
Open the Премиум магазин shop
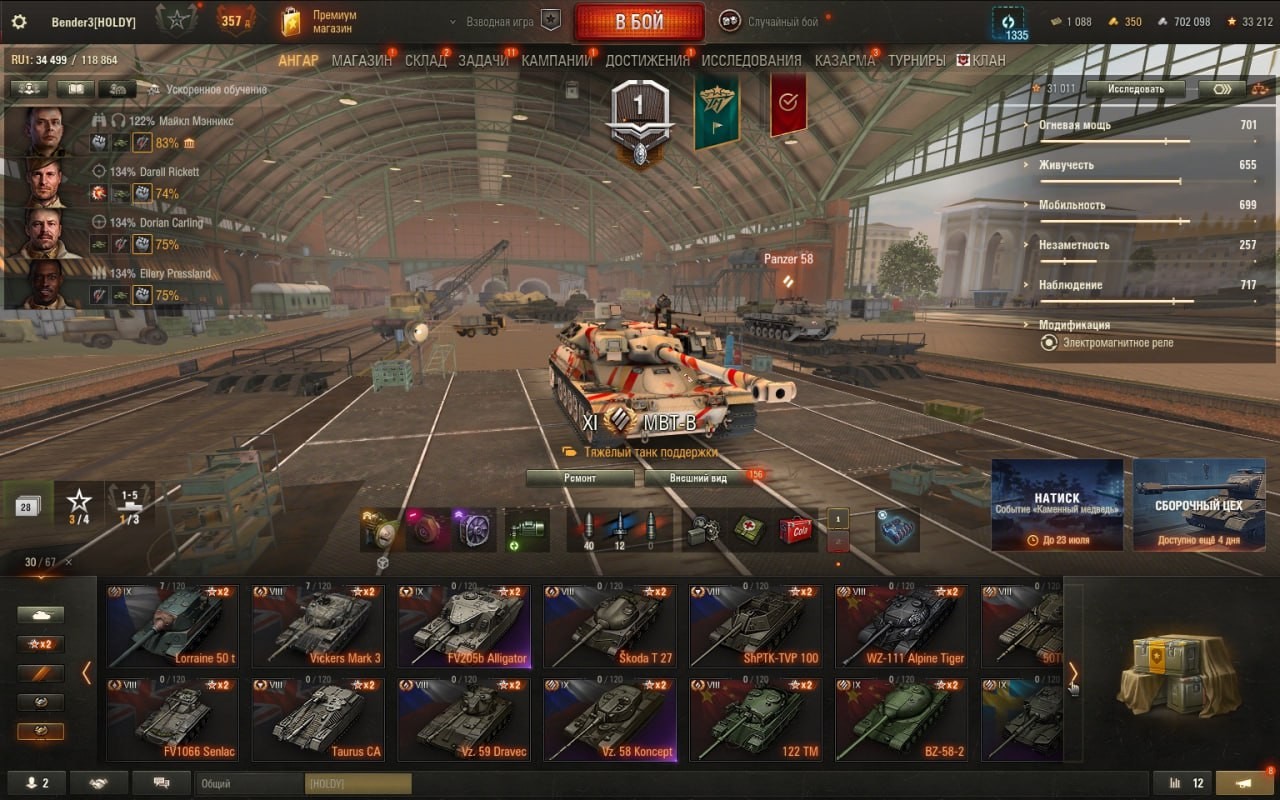click(320, 22)
